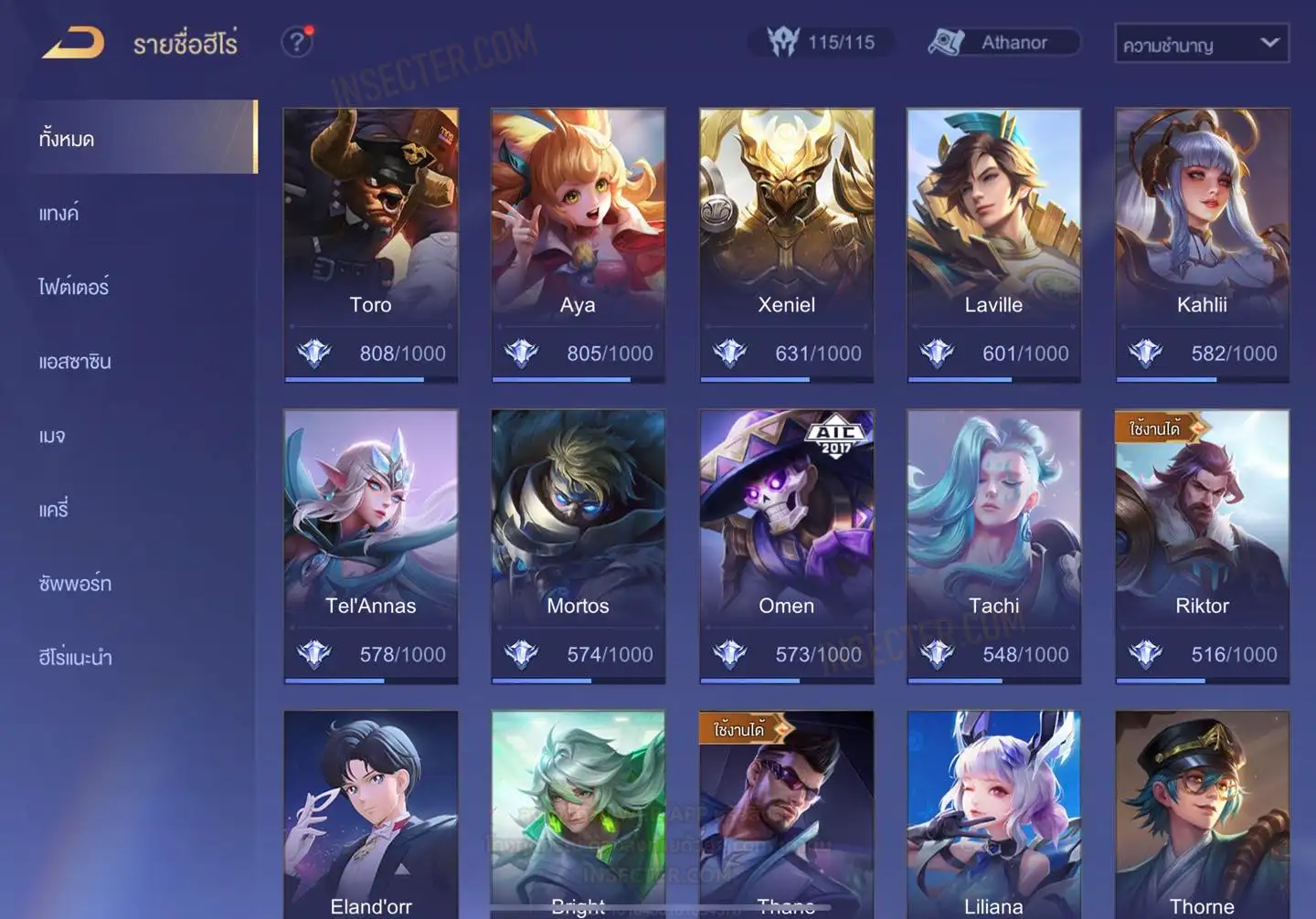Filter heroes by แอสซาซิน (Assassin)

(x=75, y=362)
